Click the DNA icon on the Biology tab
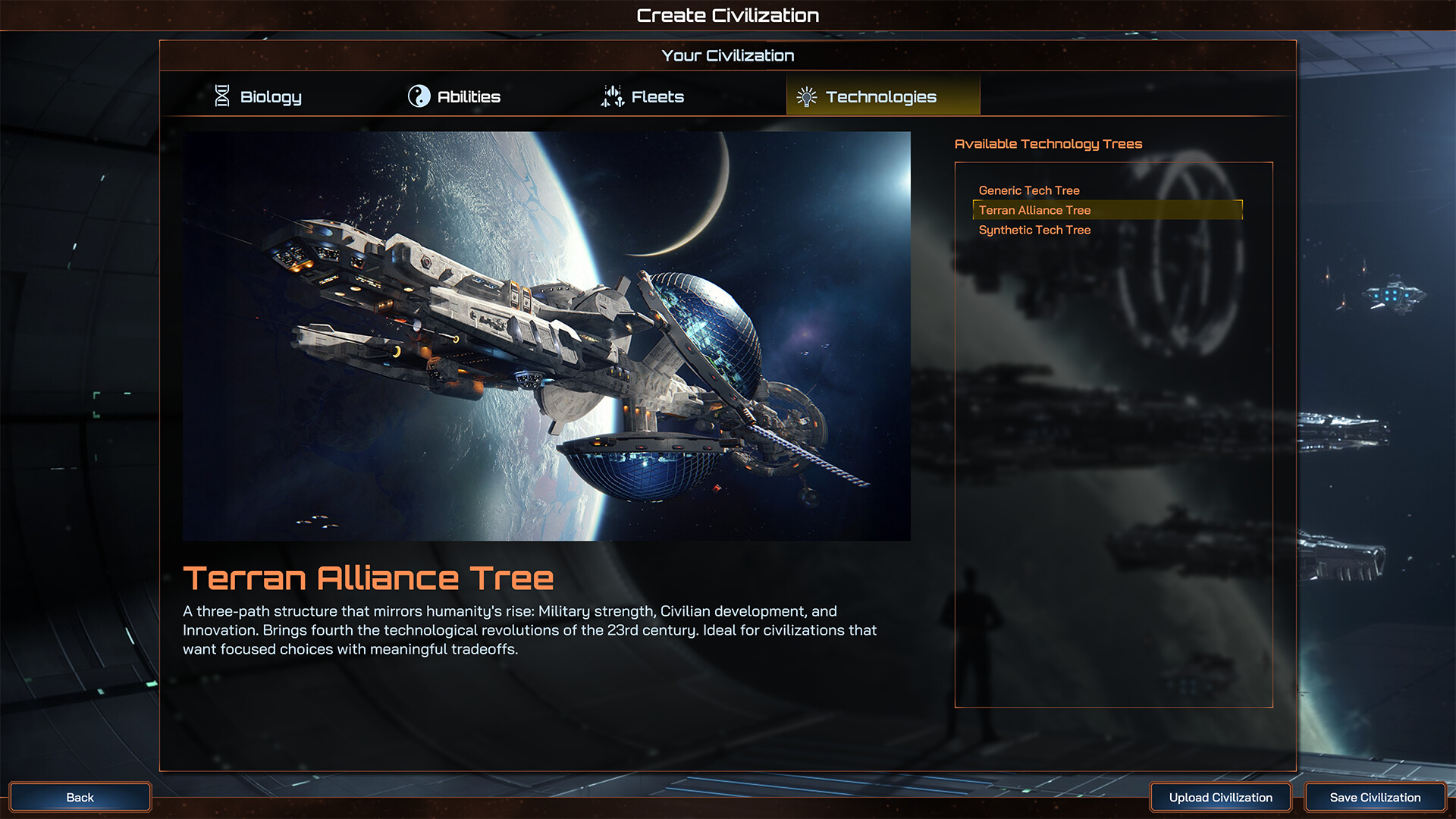The height and width of the screenshot is (819, 1456). (x=222, y=96)
